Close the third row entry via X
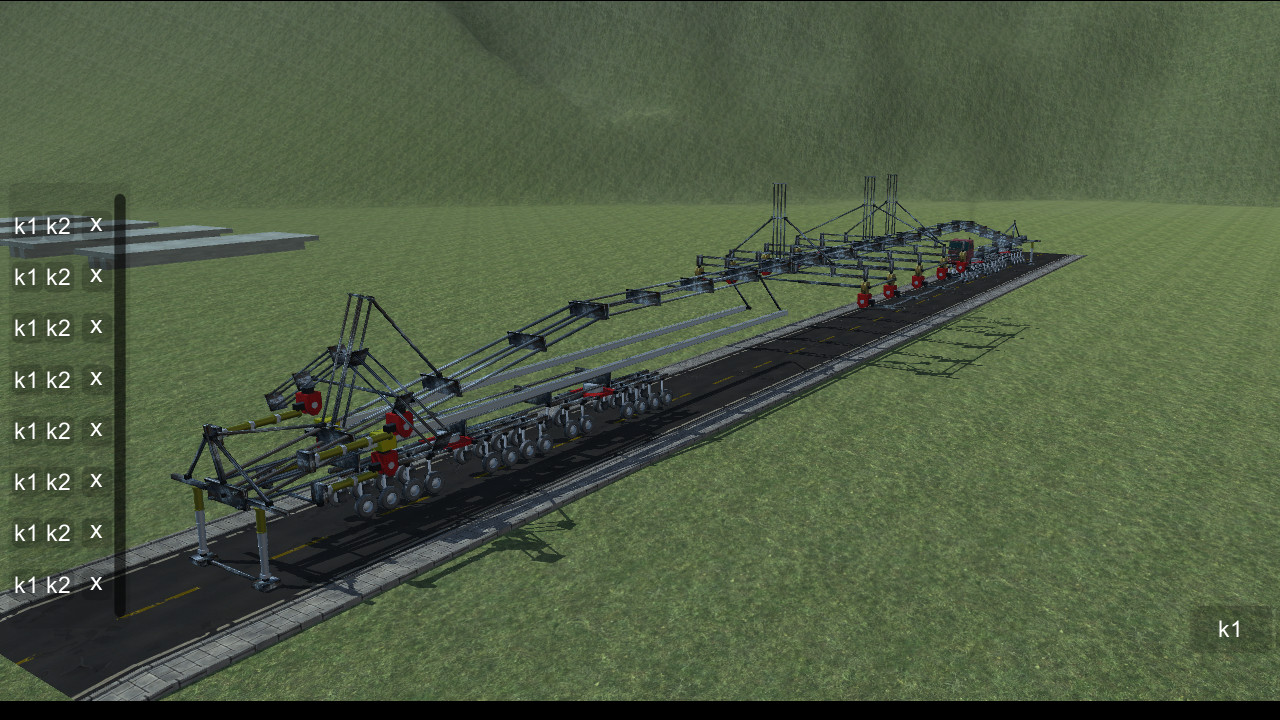The width and height of the screenshot is (1280, 720). (x=95, y=328)
